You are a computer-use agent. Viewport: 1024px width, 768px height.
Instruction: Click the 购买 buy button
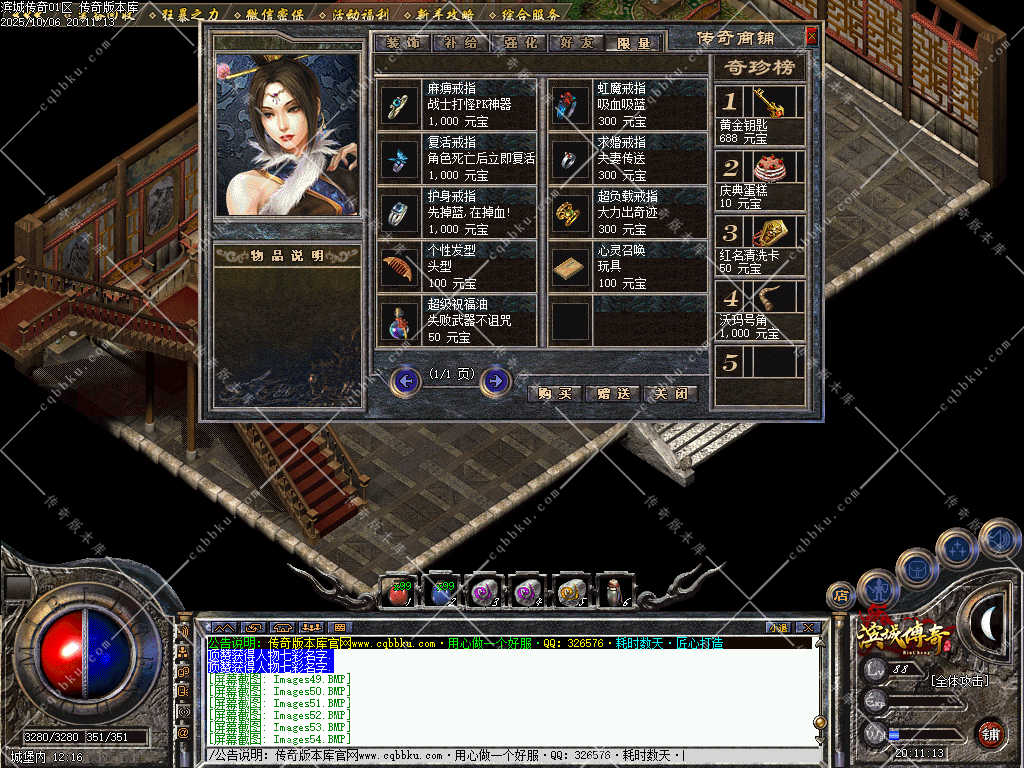554,393
